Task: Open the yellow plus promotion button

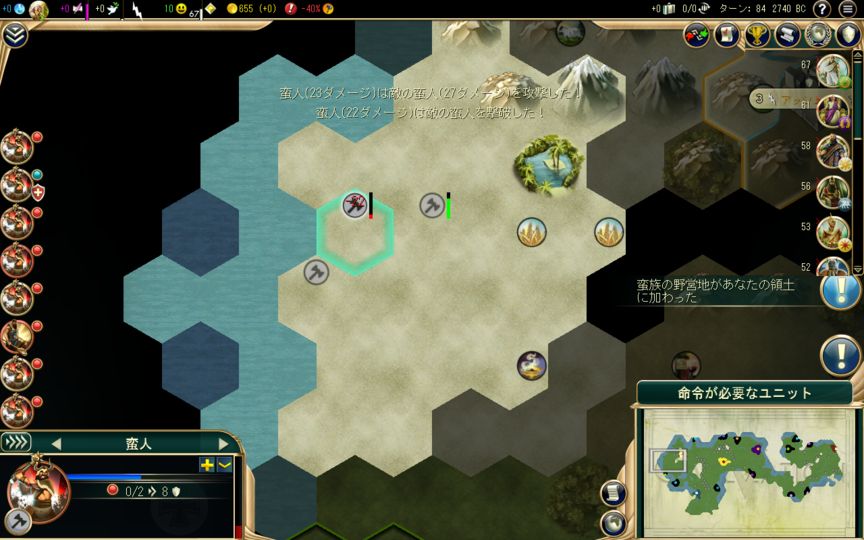Action: pyautogui.click(x=207, y=464)
